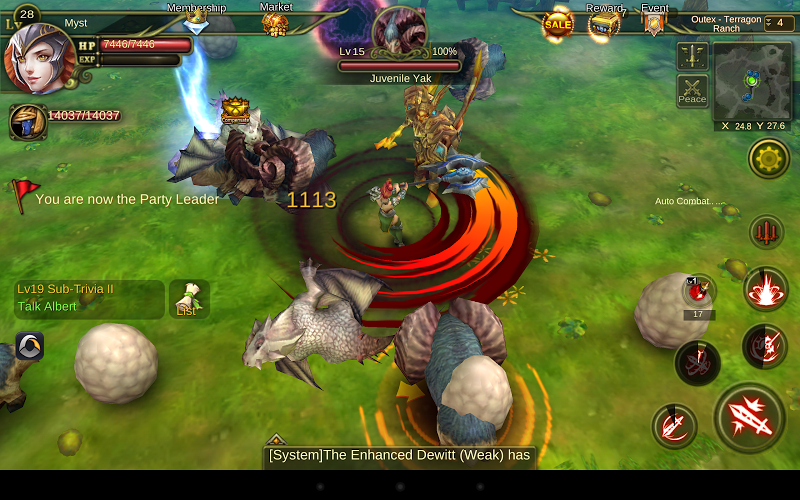
Task: Activate the main sword attack skill
Action: pos(751,417)
